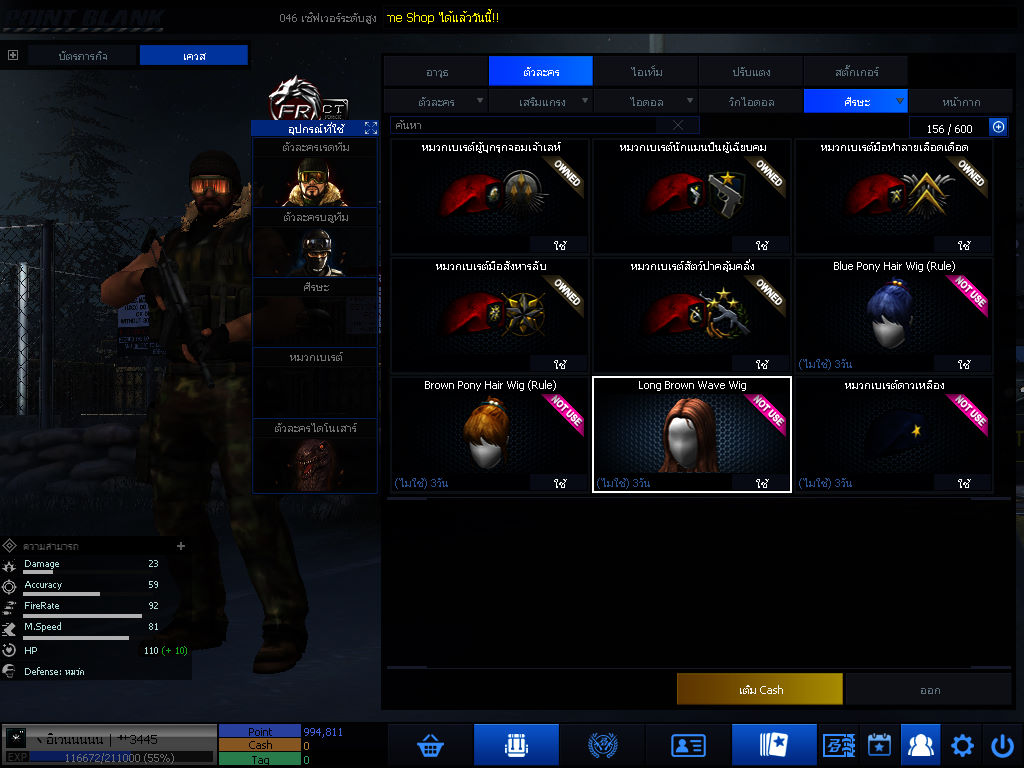Expand inventory capacity with the plus button
Image resolution: width=1024 pixels, height=768 pixels.
997,127
